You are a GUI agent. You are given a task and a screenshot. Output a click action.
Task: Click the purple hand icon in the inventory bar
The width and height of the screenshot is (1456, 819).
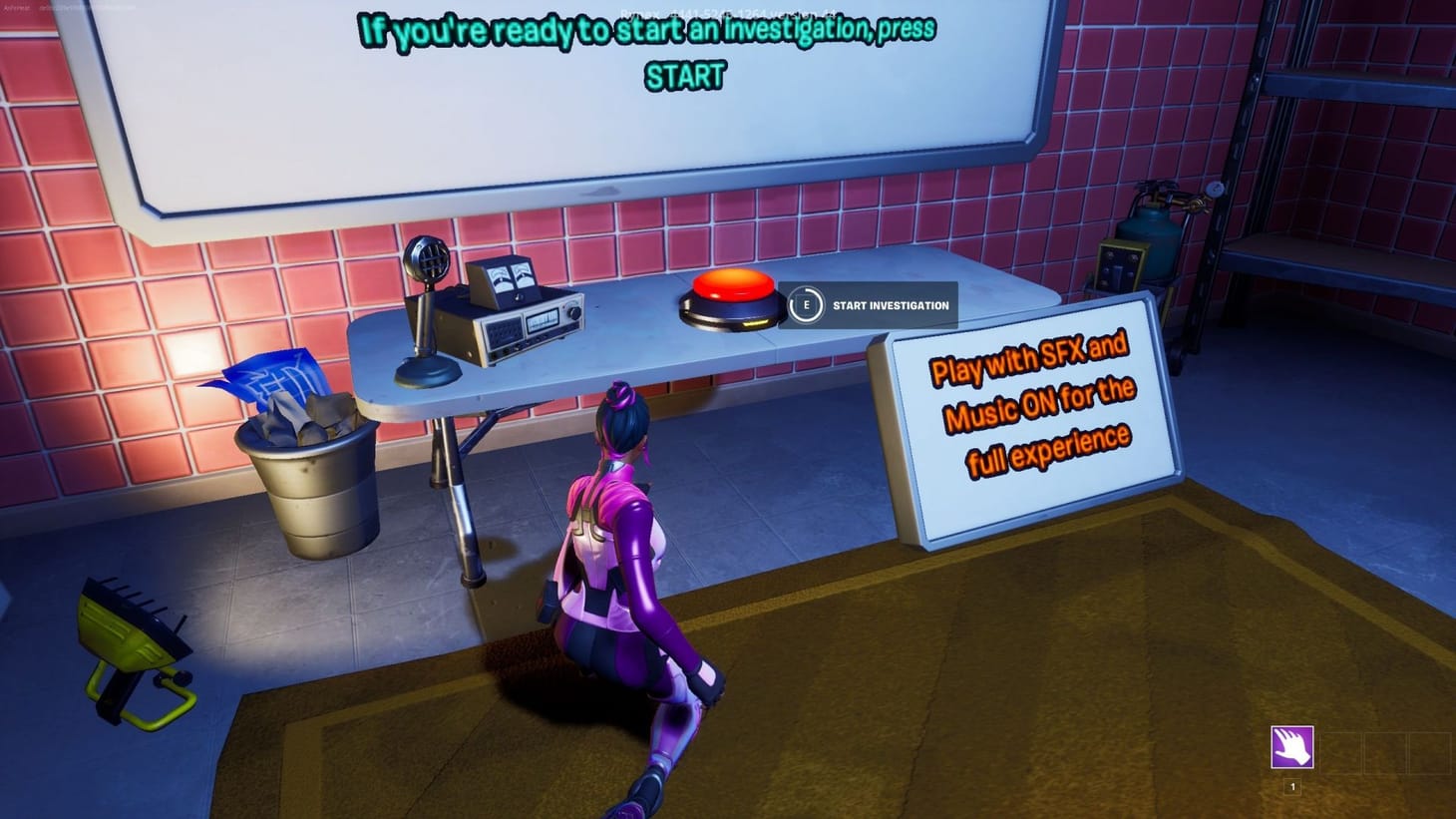click(x=1292, y=746)
